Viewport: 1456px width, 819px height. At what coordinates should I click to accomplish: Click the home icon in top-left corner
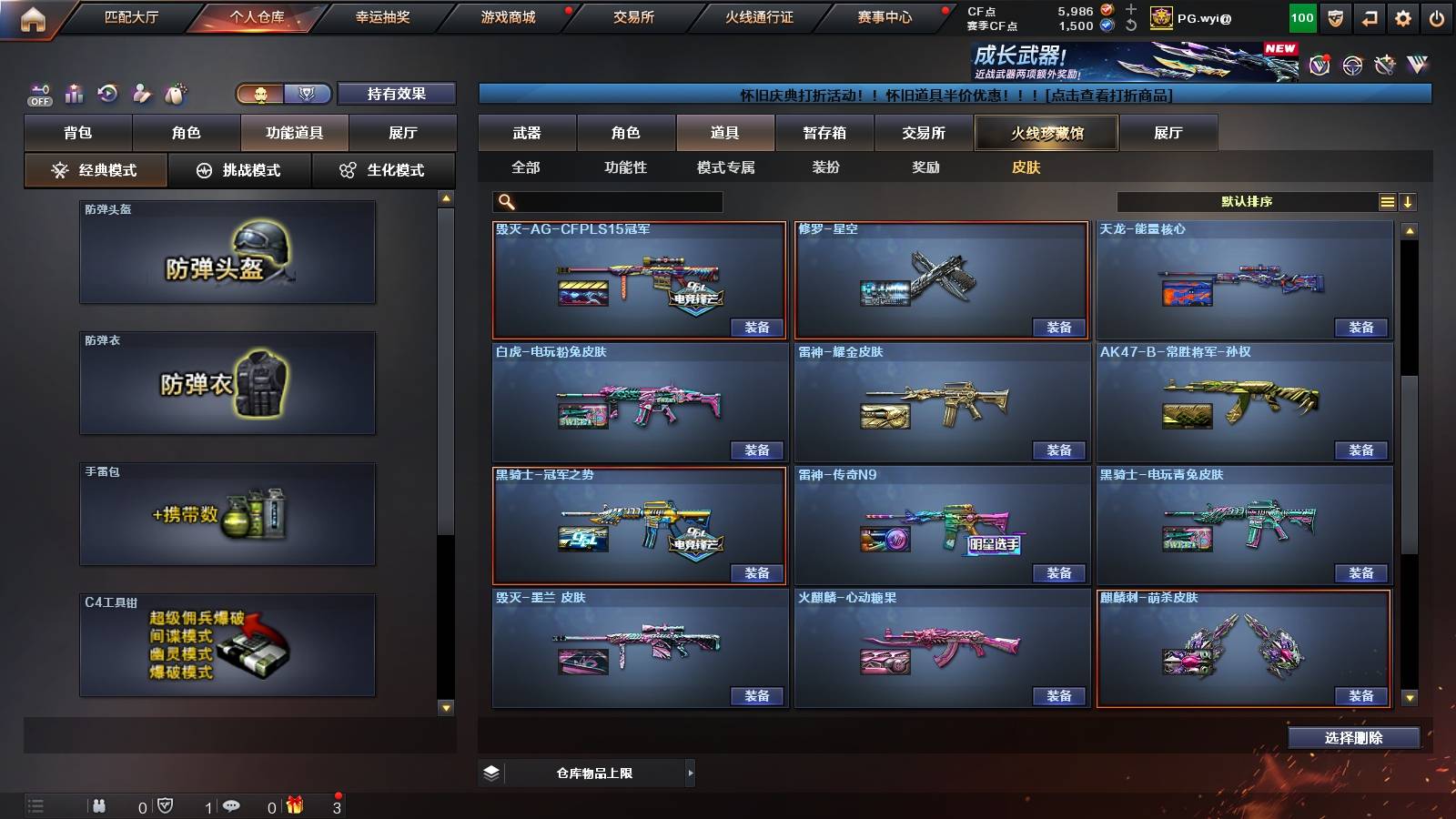pyautogui.click(x=34, y=16)
